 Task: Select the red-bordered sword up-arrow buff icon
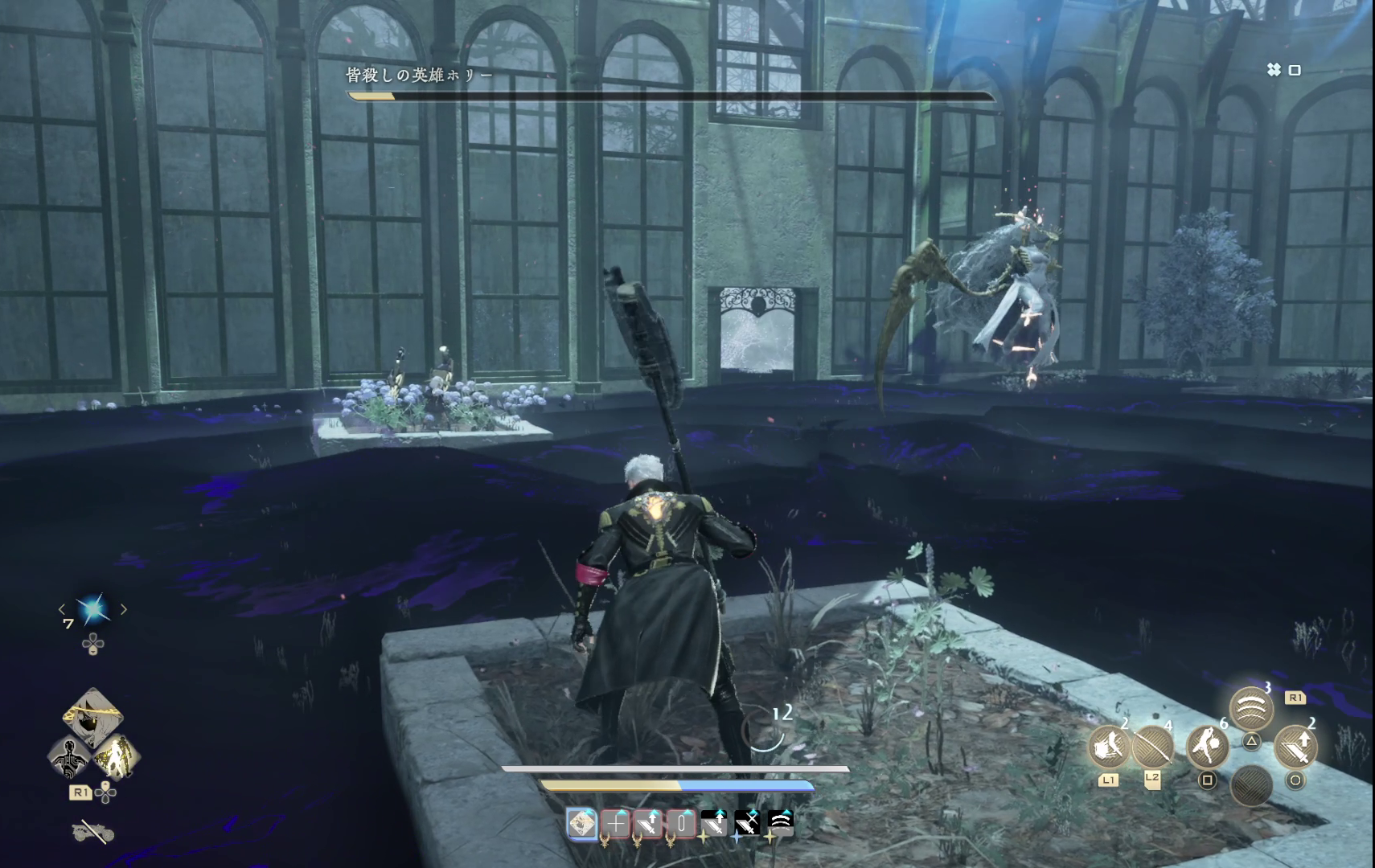(648, 823)
